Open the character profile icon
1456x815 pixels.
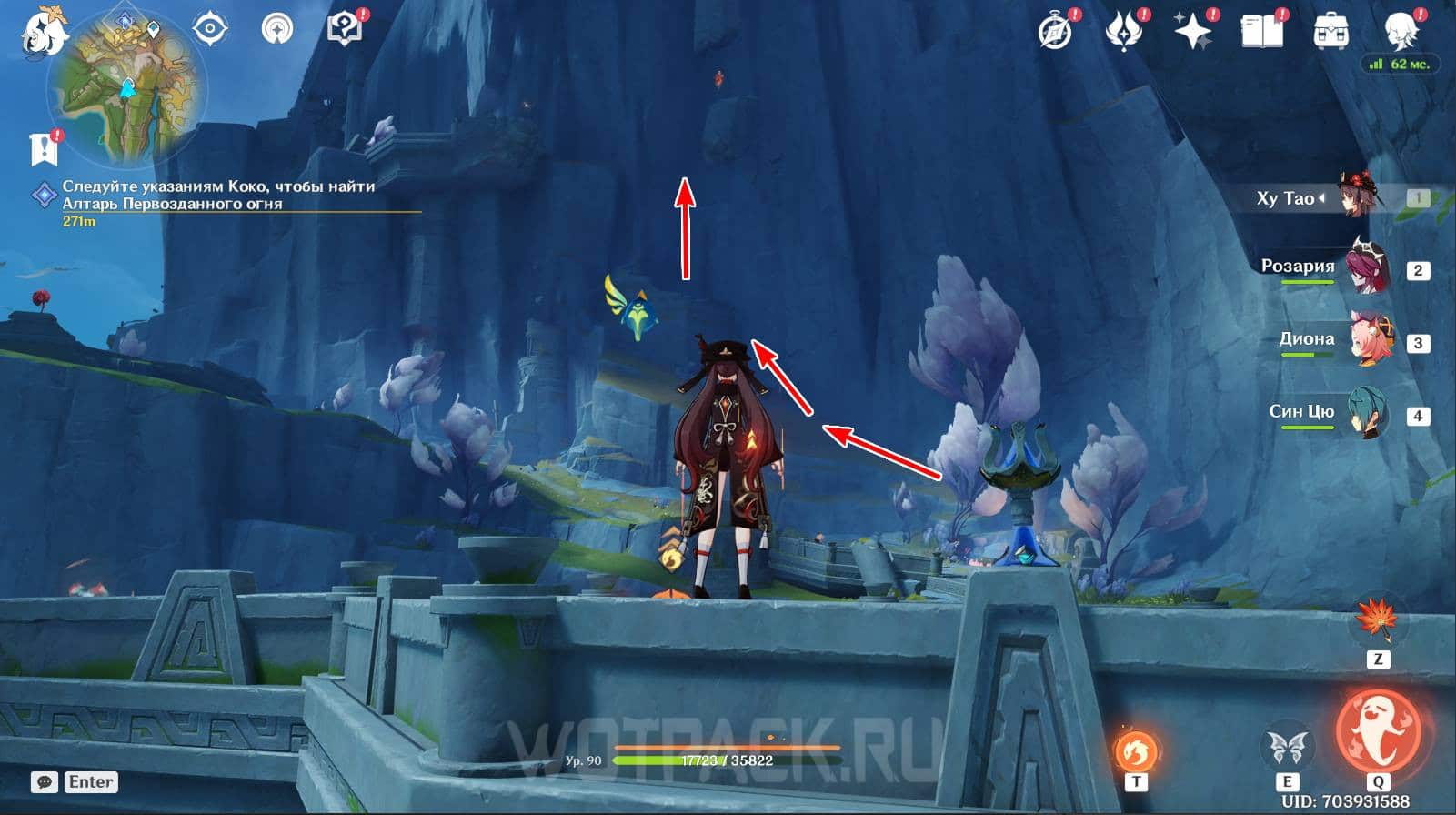[1401, 33]
